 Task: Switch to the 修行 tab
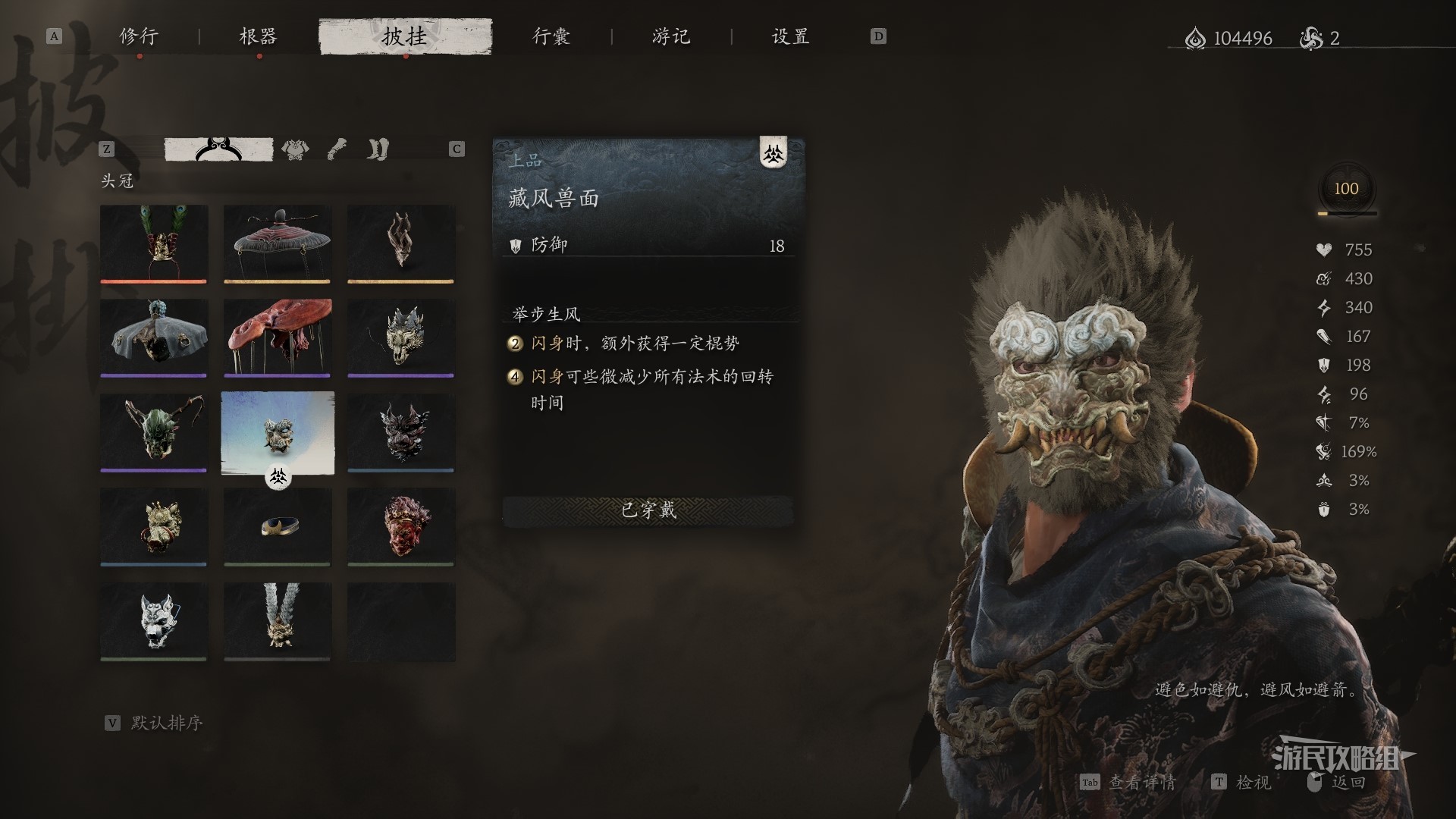[139, 36]
